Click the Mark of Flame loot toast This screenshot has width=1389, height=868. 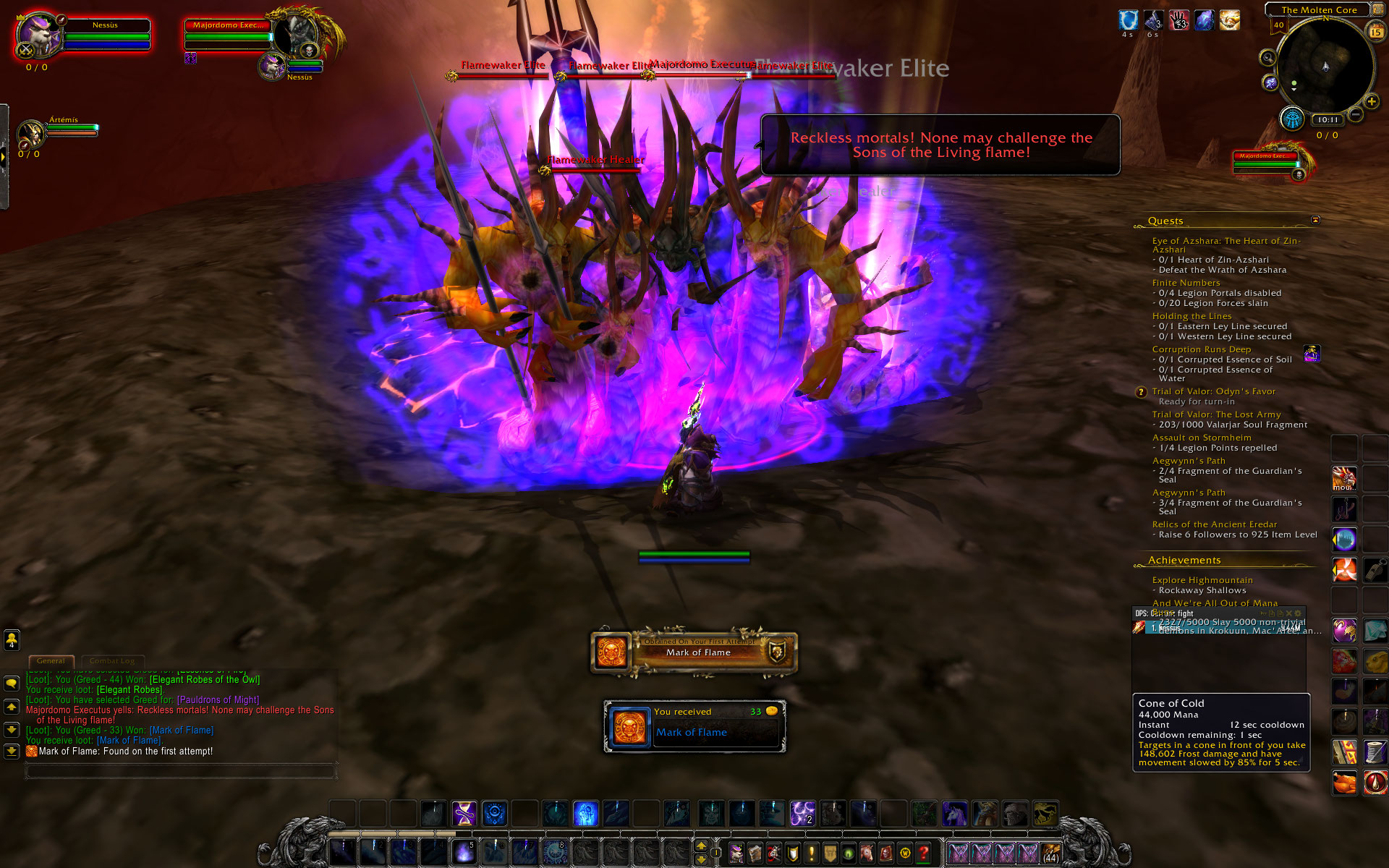click(694, 726)
